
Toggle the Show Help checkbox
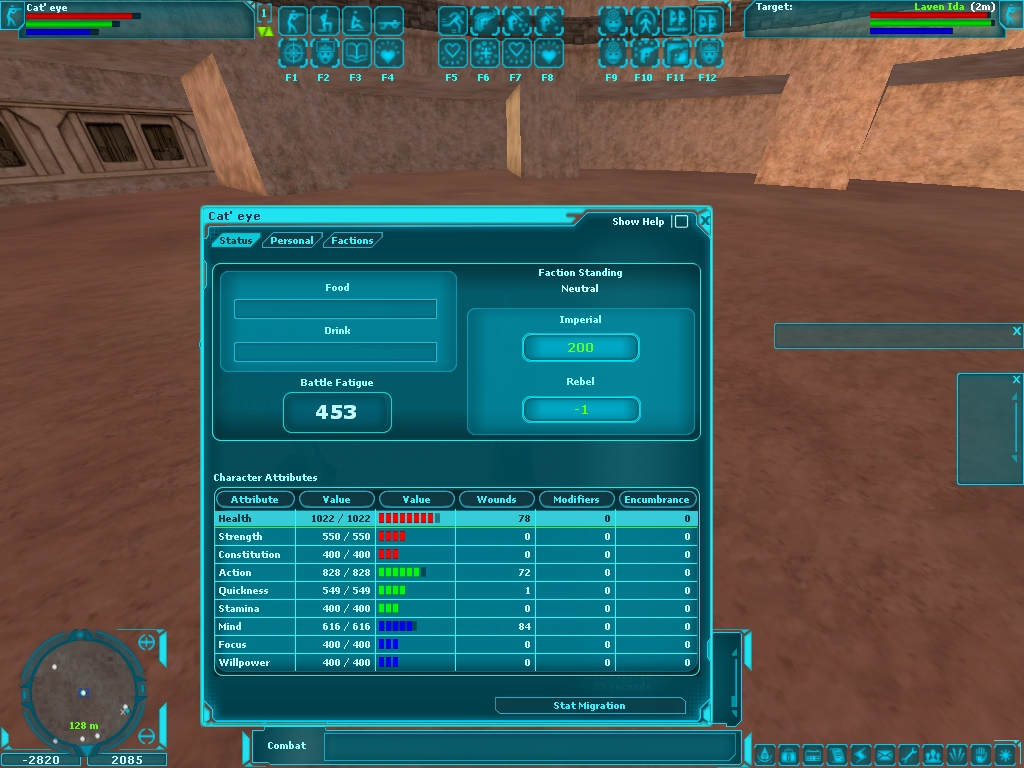coord(681,221)
